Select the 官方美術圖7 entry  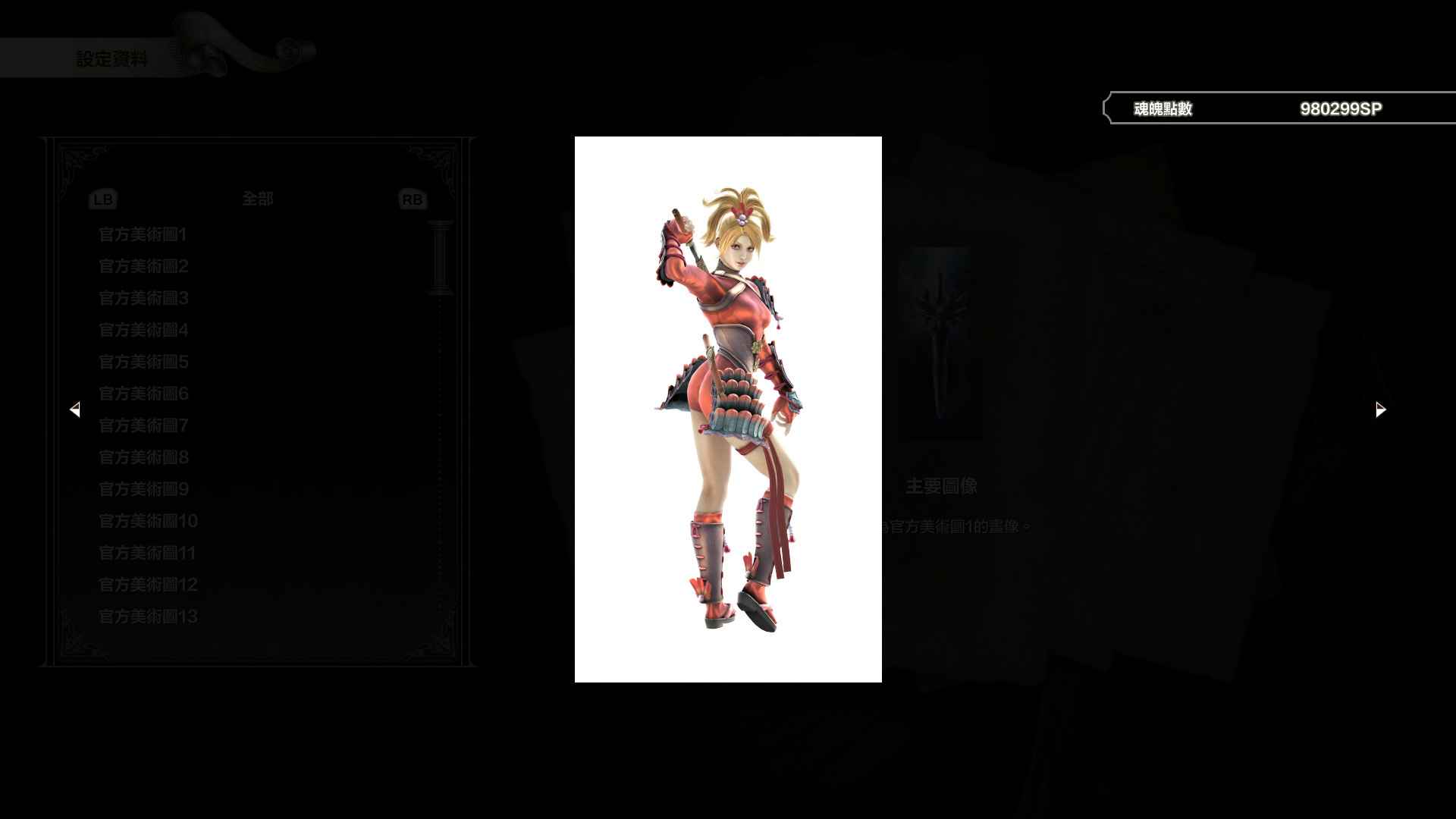pyautogui.click(x=143, y=426)
